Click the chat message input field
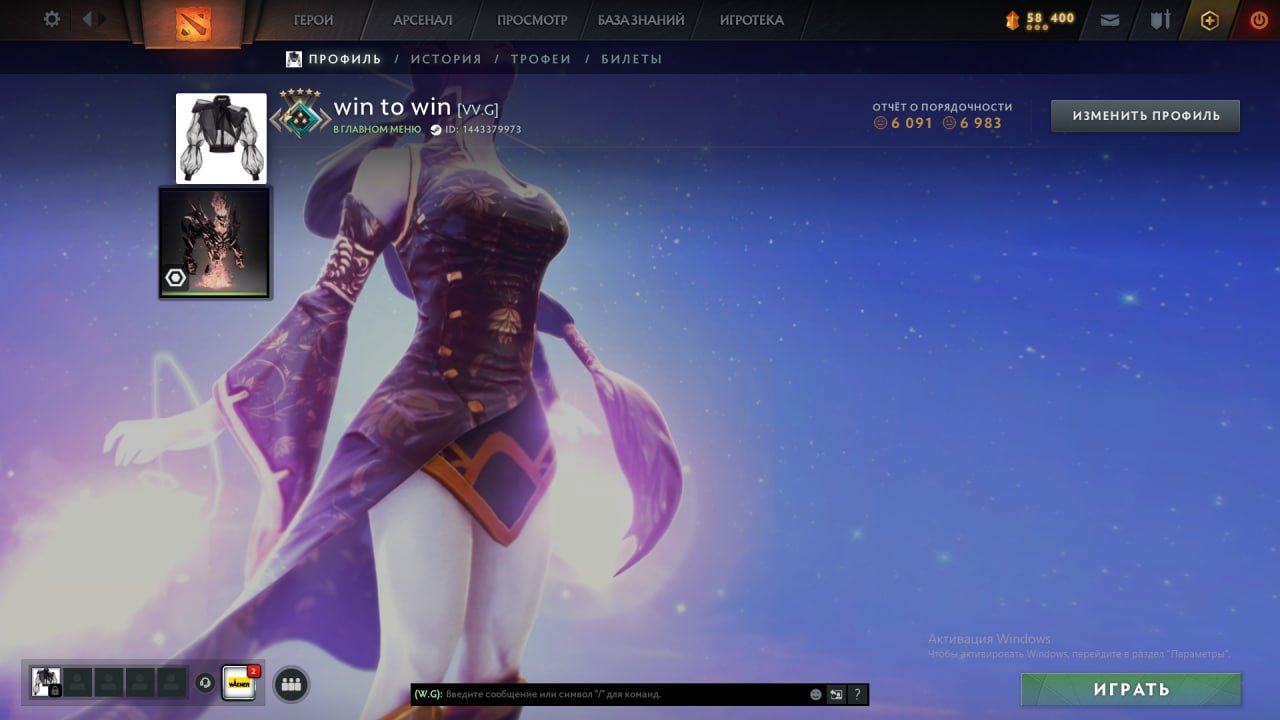This screenshot has width=1280, height=720. pos(620,694)
